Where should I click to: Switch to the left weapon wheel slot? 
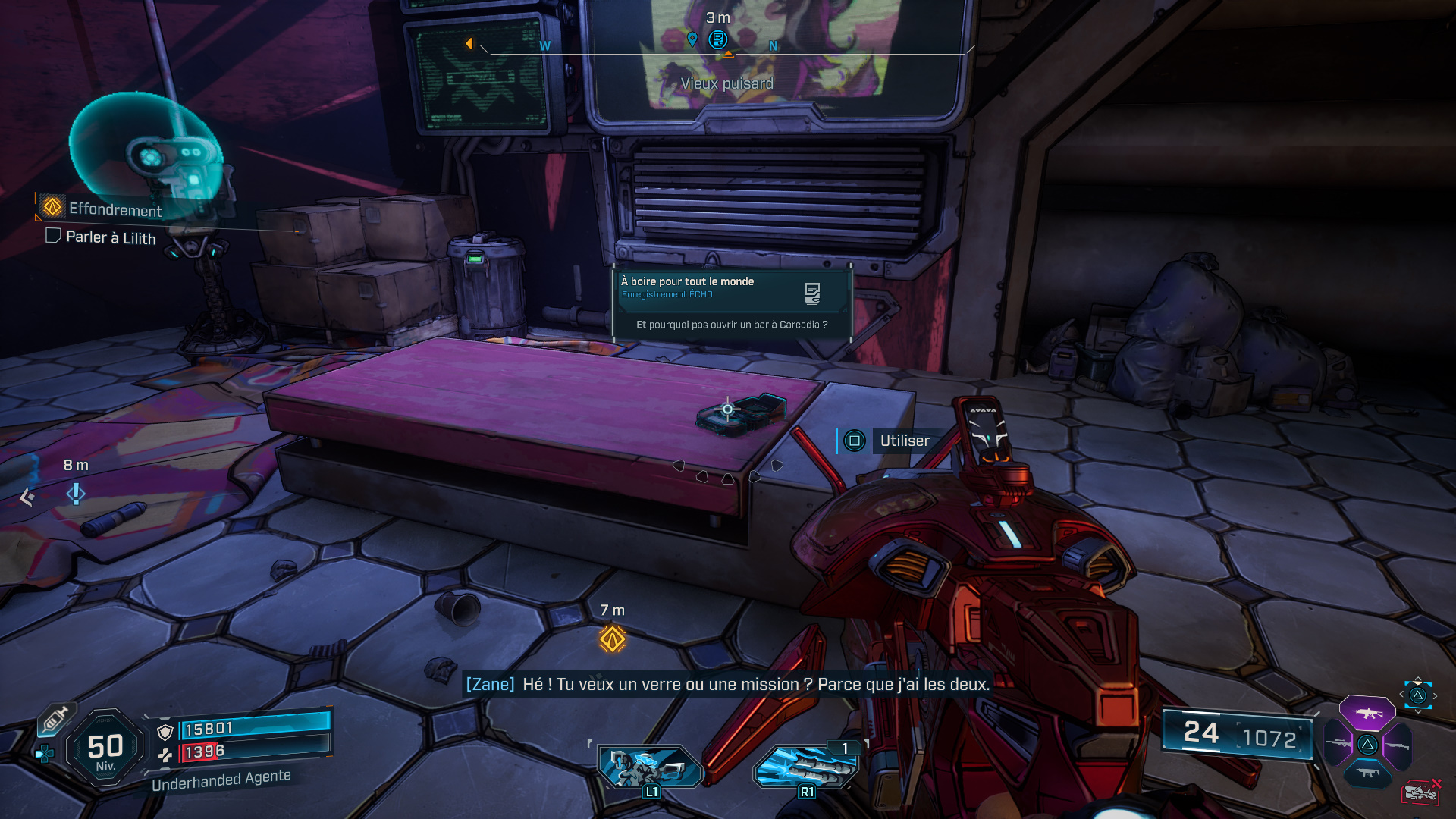(x=1338, y=744)
